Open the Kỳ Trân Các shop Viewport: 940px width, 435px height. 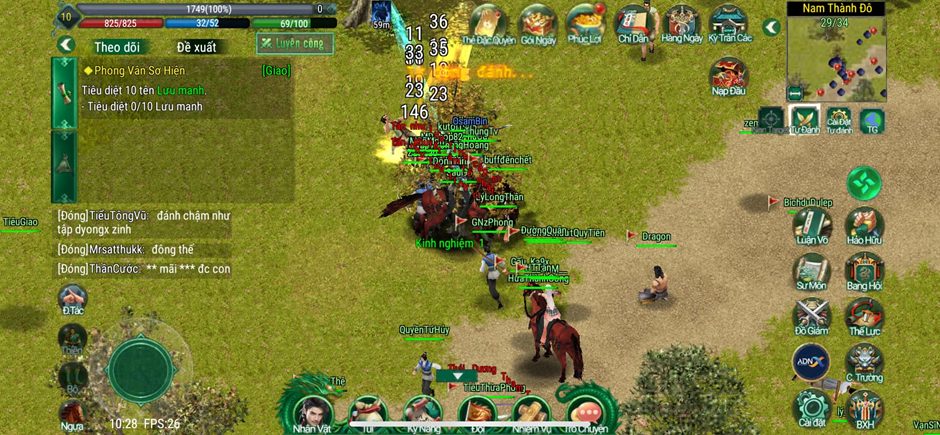pos(729,22)
